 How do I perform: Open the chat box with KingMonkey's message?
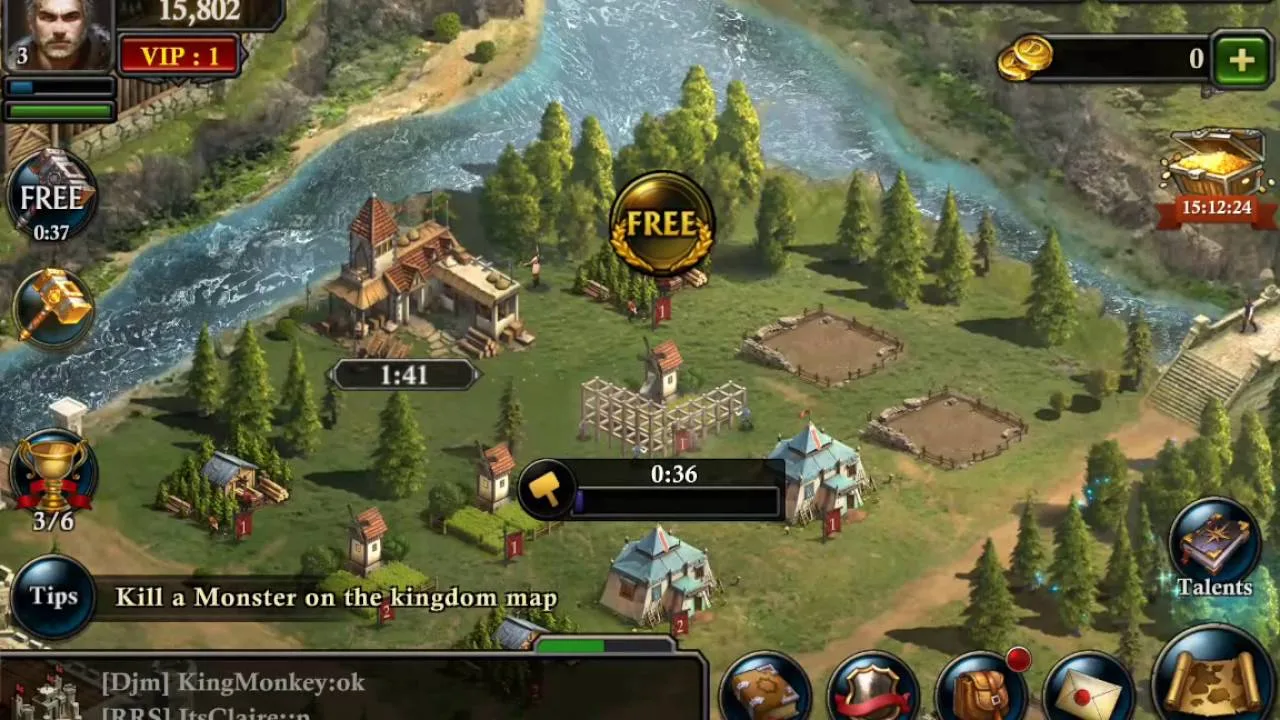[350, 688]
